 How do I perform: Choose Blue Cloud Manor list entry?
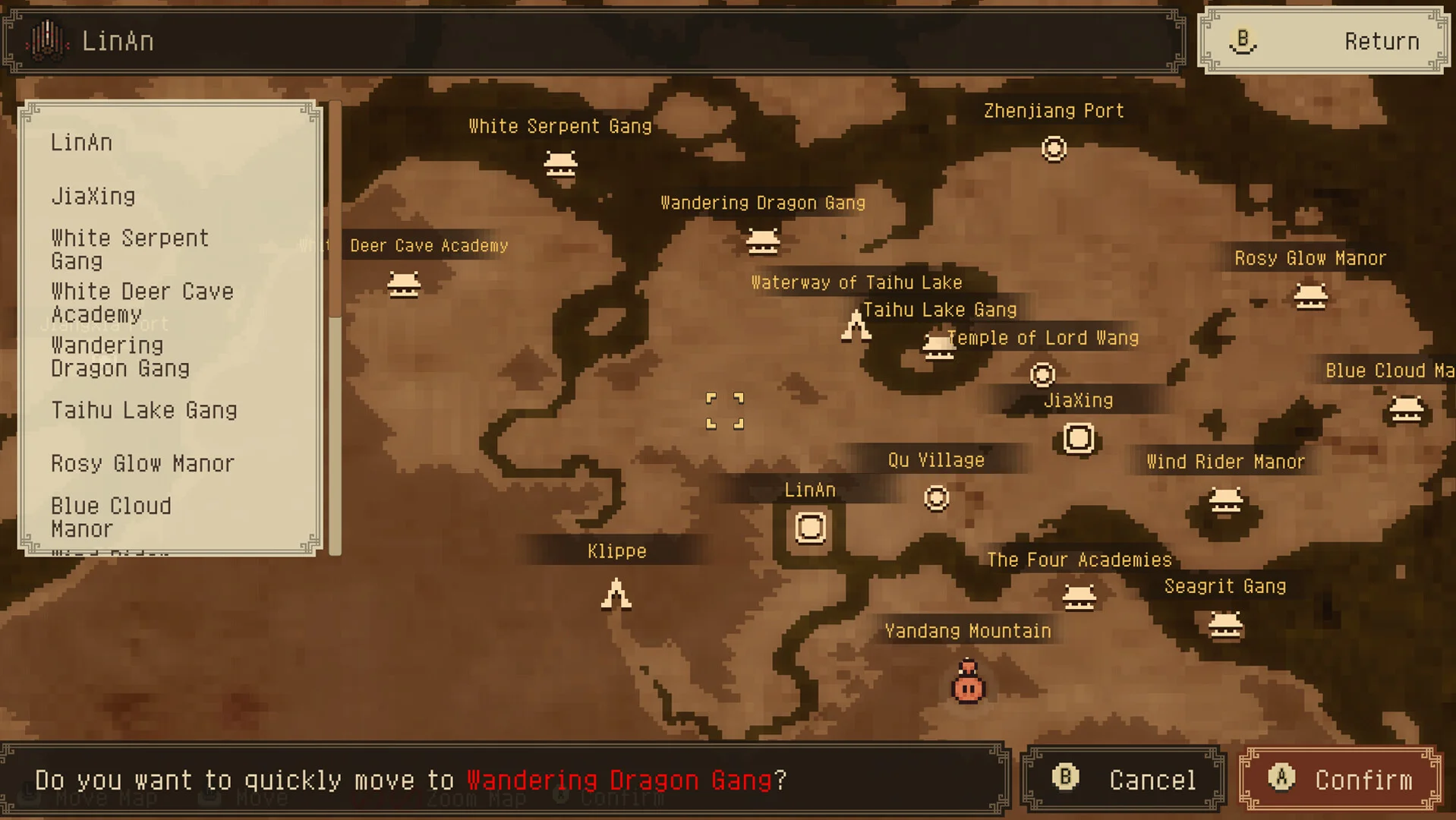pyautogui.click(x=111, y=517)
